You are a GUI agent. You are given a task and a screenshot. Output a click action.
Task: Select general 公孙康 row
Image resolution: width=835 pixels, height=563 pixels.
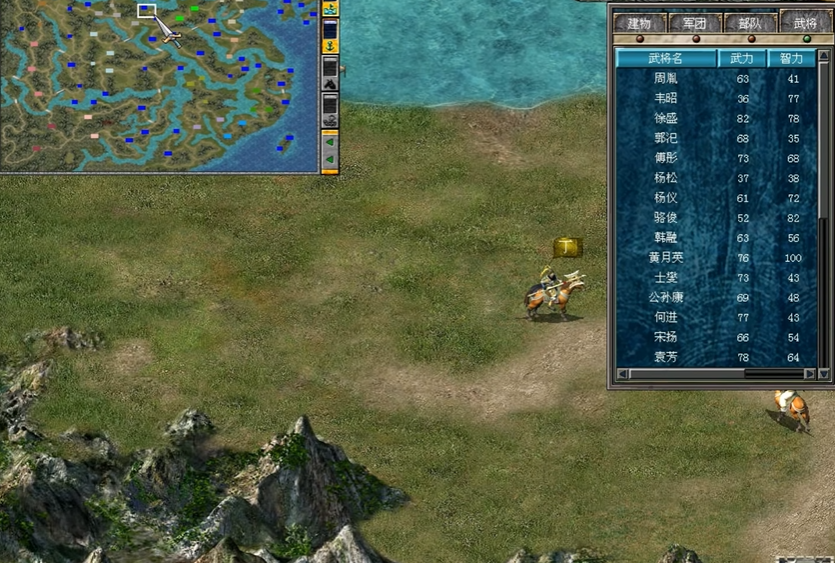point(665,298)
